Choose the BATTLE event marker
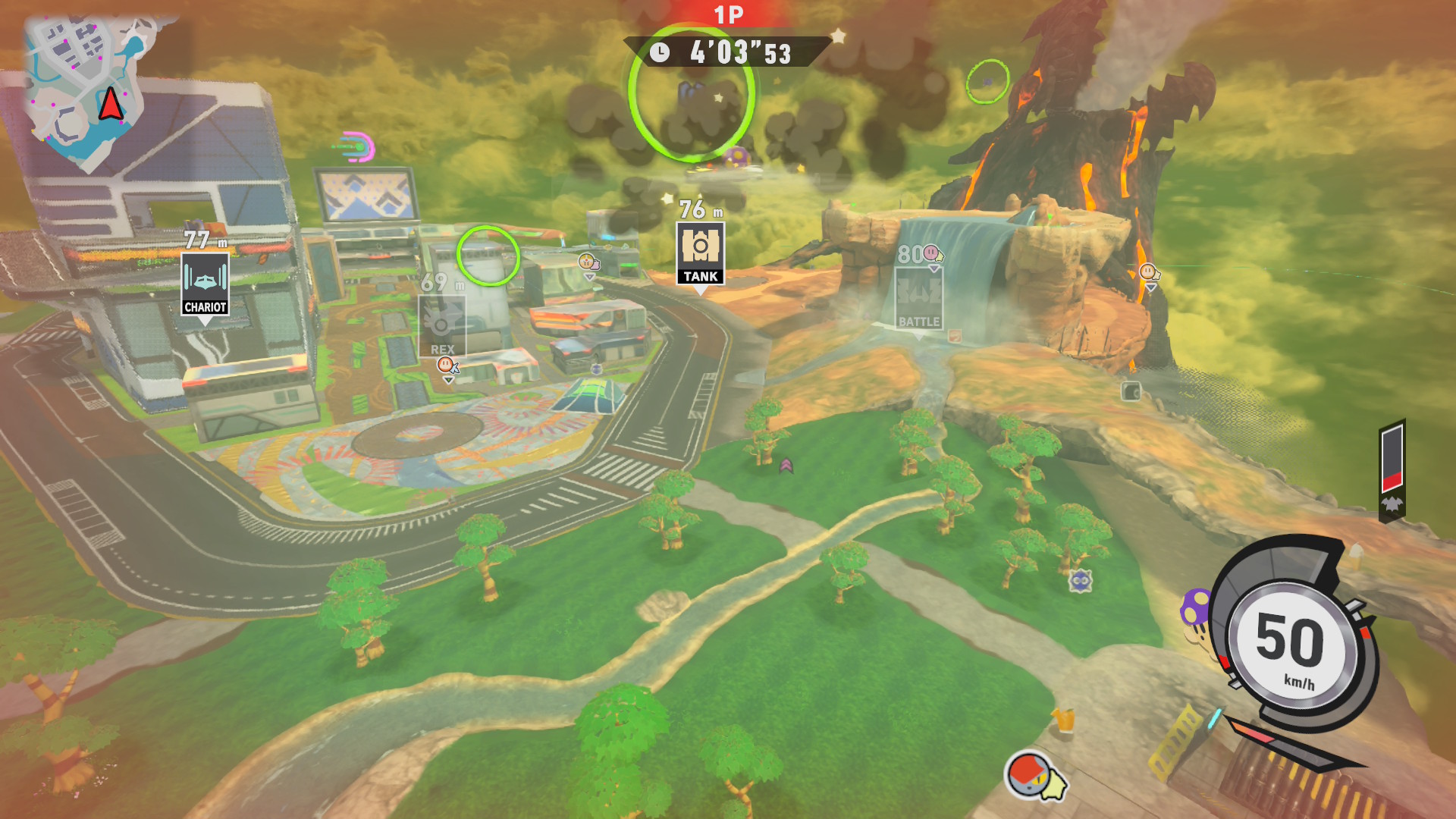The height and width of the screenshot is (819, 1456). point(918,297)
